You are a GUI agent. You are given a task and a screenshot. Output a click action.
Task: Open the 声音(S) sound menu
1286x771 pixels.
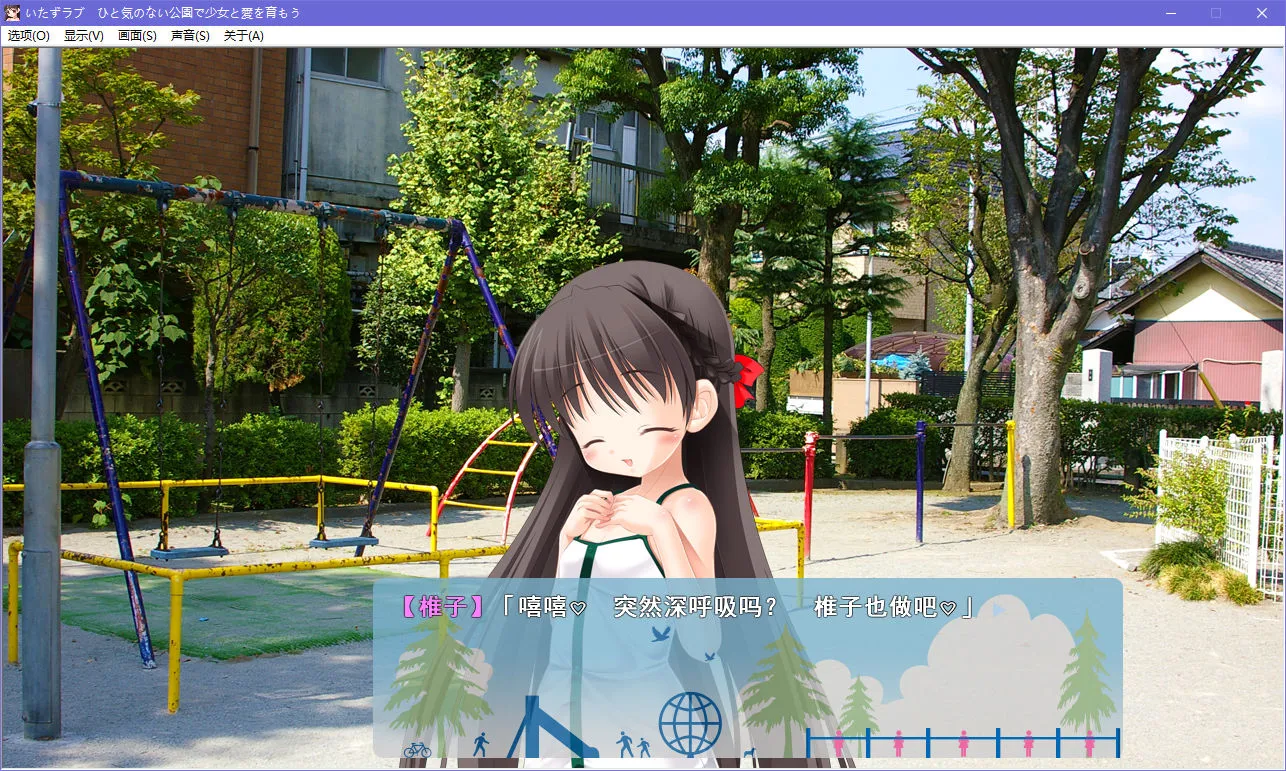coord(191,35)
